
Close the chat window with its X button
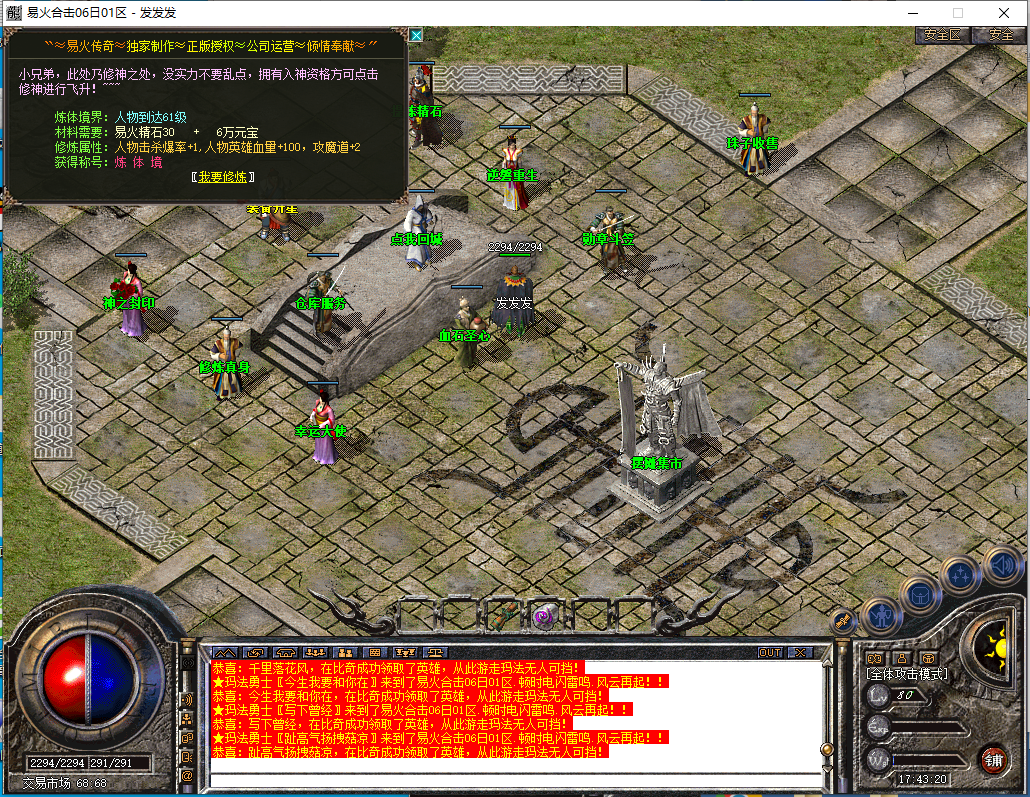[800, 653]
